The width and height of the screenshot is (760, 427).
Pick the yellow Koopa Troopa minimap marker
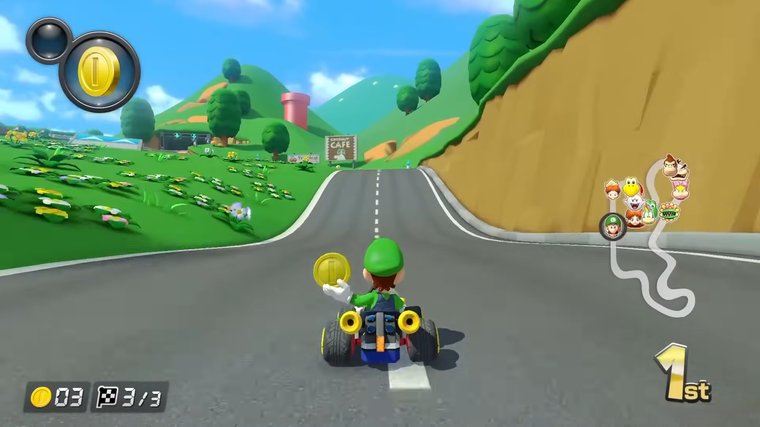pos(631,185)
